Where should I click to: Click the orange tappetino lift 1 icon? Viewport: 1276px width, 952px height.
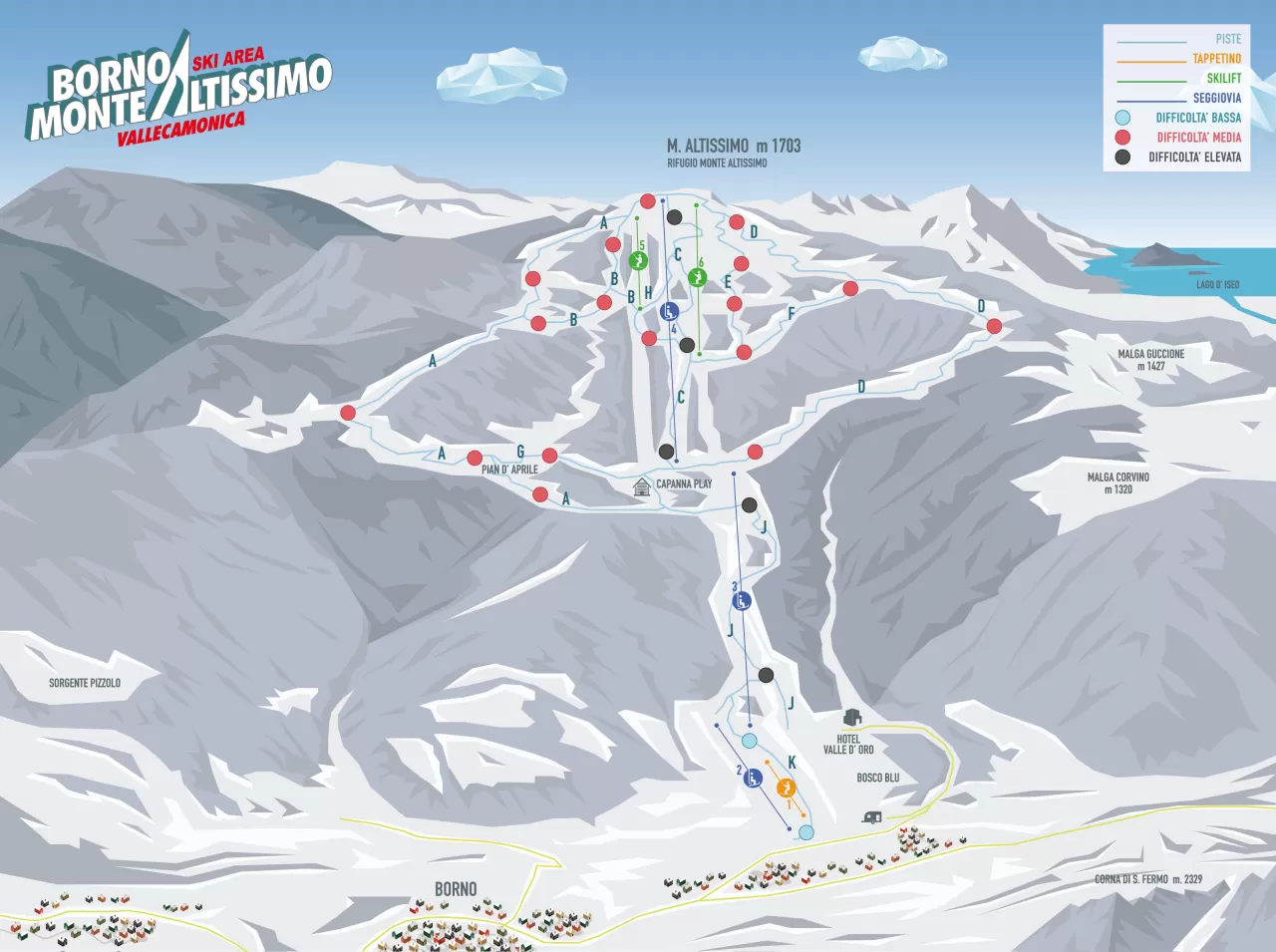coord(786,789)
